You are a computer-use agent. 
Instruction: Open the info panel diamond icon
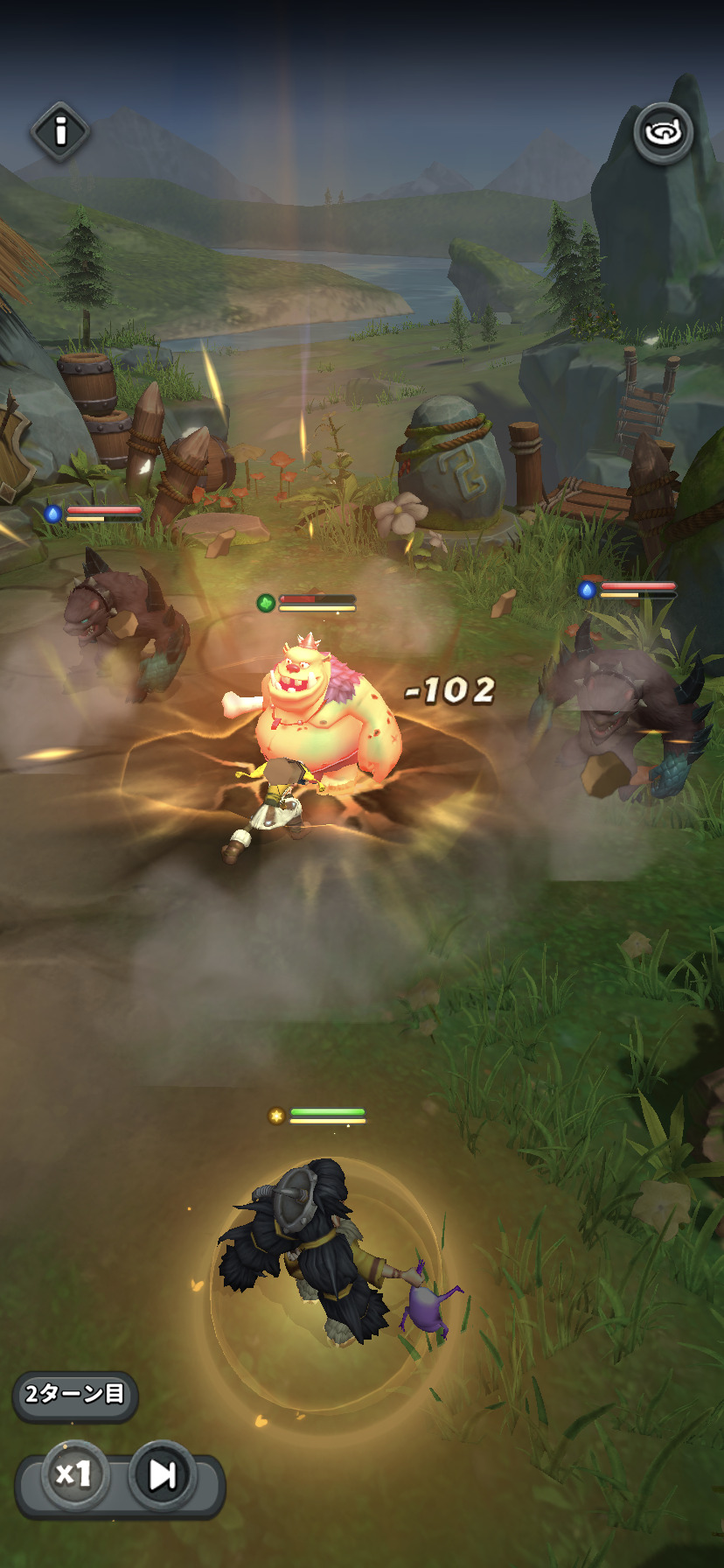coord(60,132)
